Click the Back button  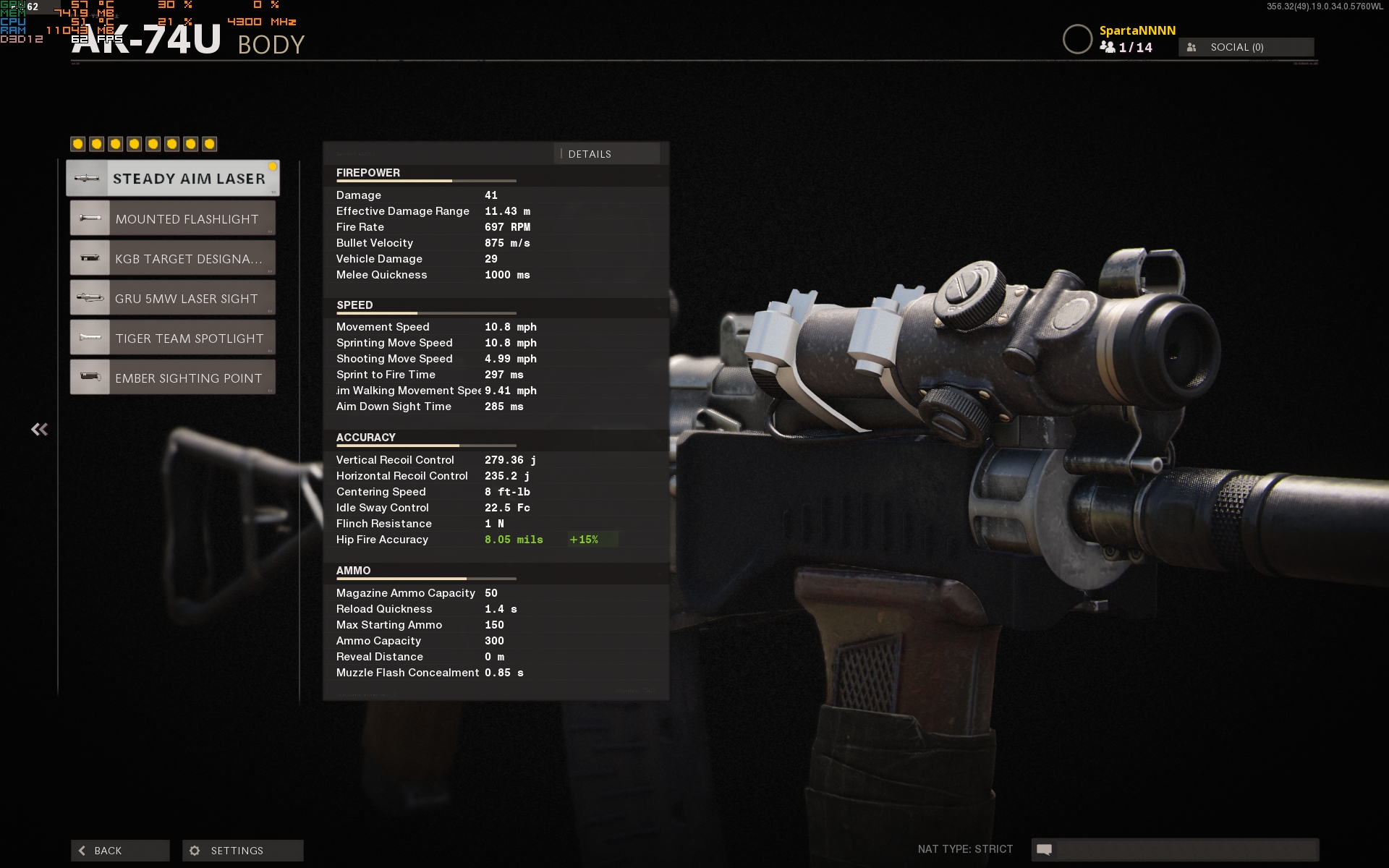pos(120,851)
